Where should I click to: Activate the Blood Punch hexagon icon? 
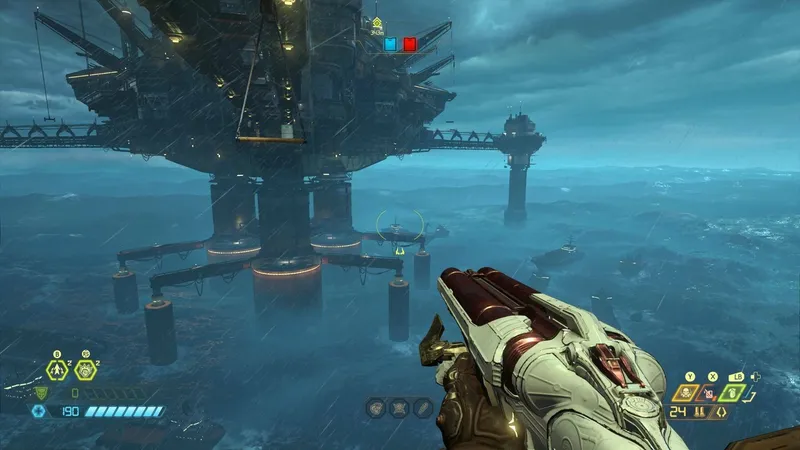(x=84, y=369)
